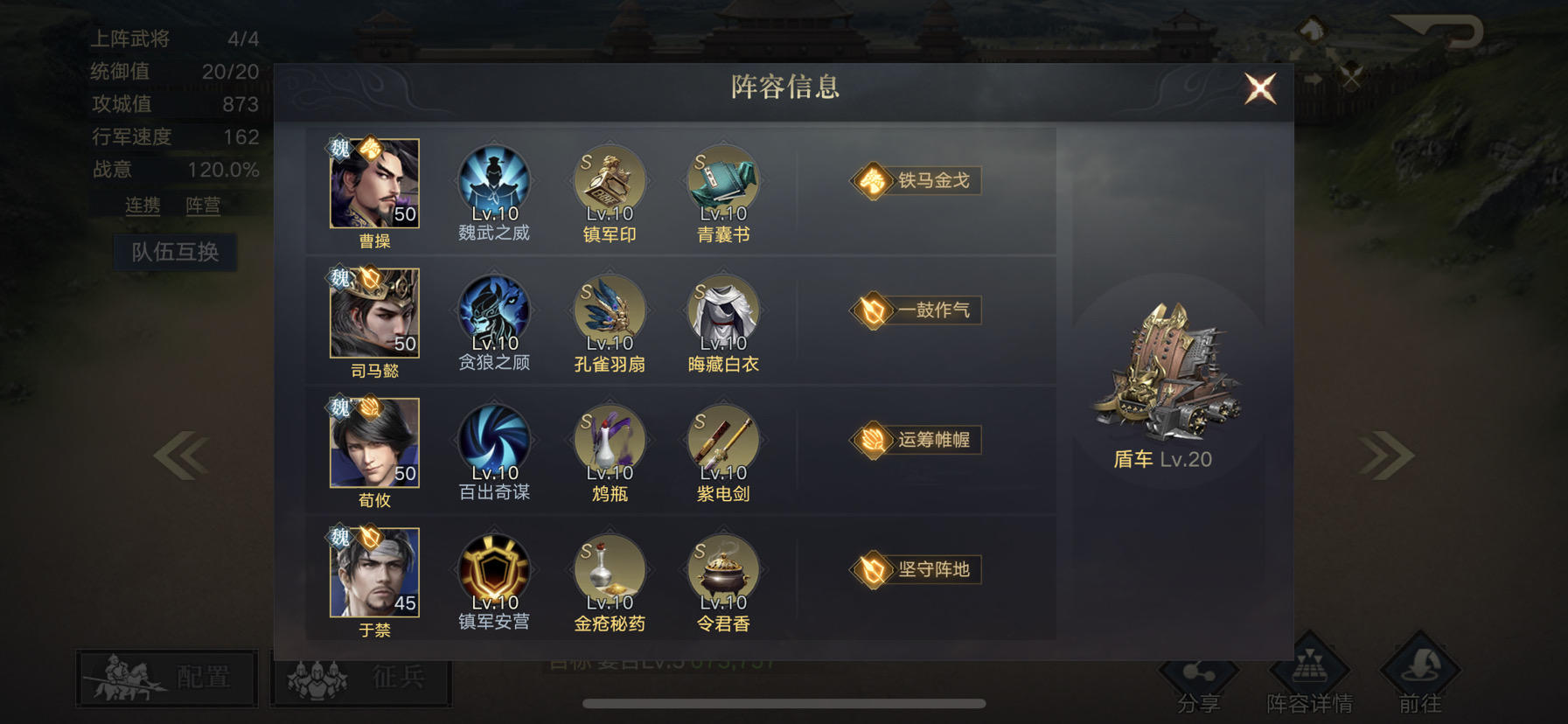Open the 青囊书 equipment details

coord(722,179)
